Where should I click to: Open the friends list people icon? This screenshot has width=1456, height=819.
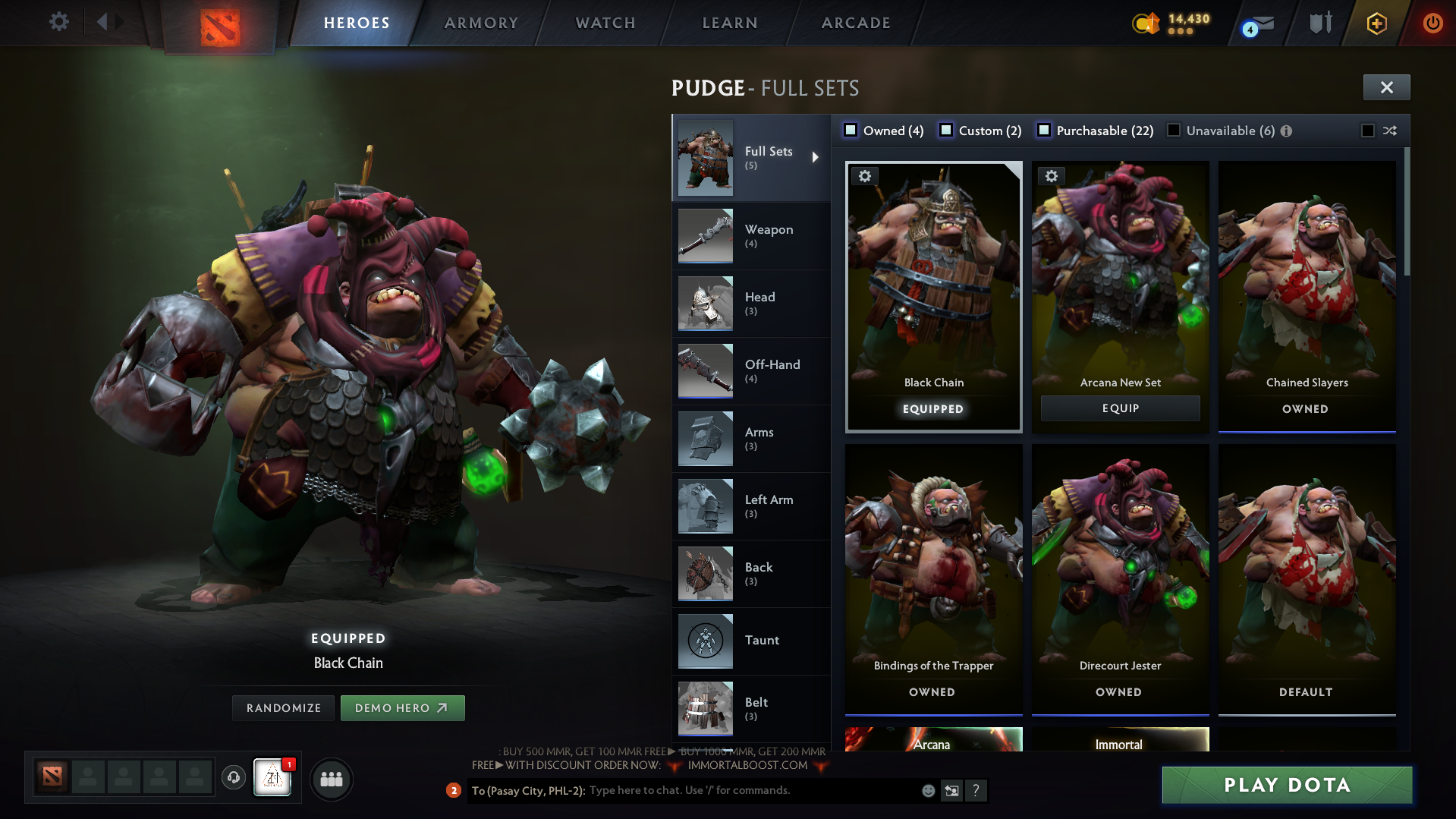pos(331,778)
